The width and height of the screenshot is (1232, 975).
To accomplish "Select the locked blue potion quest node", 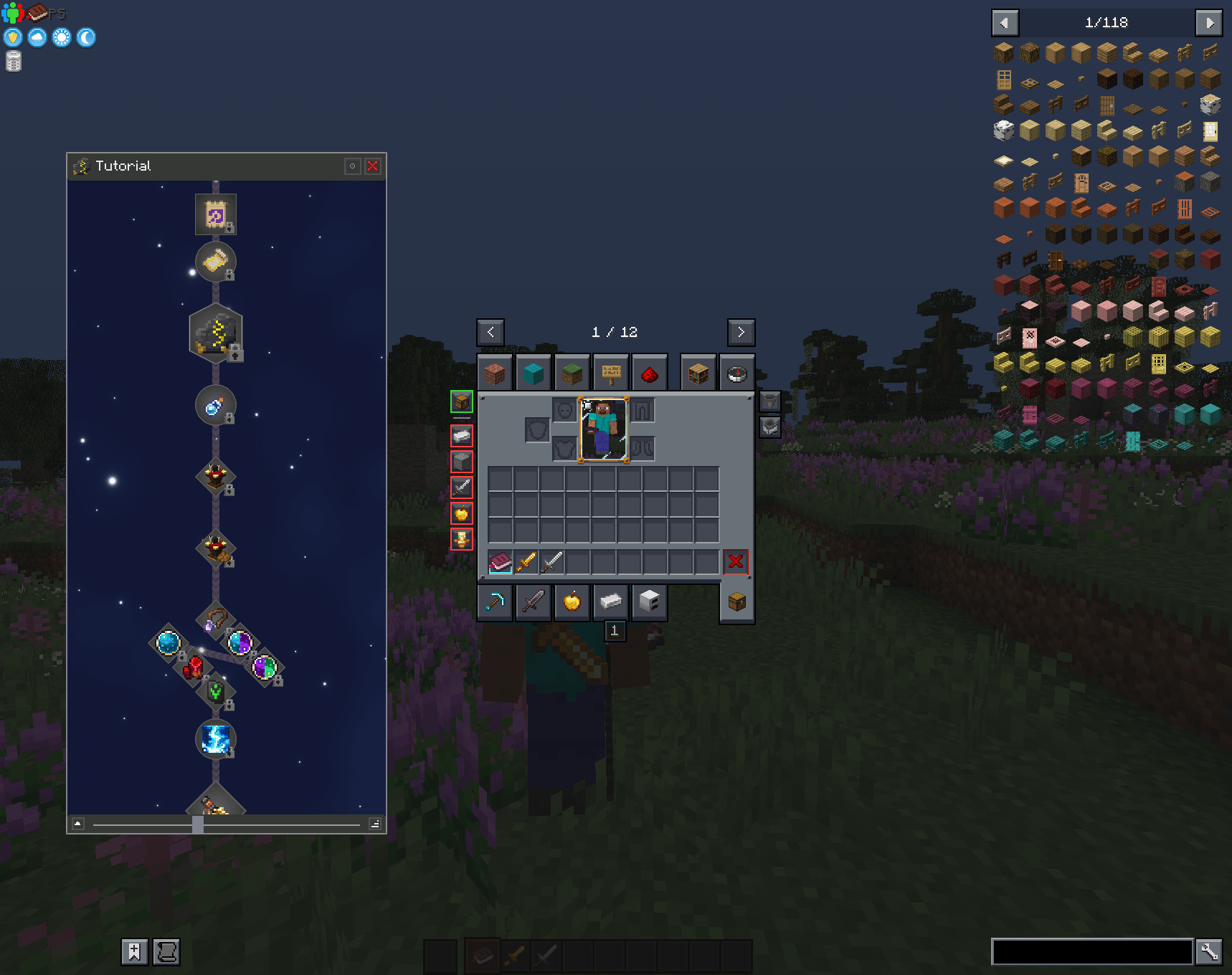I will tap(215, 406).
